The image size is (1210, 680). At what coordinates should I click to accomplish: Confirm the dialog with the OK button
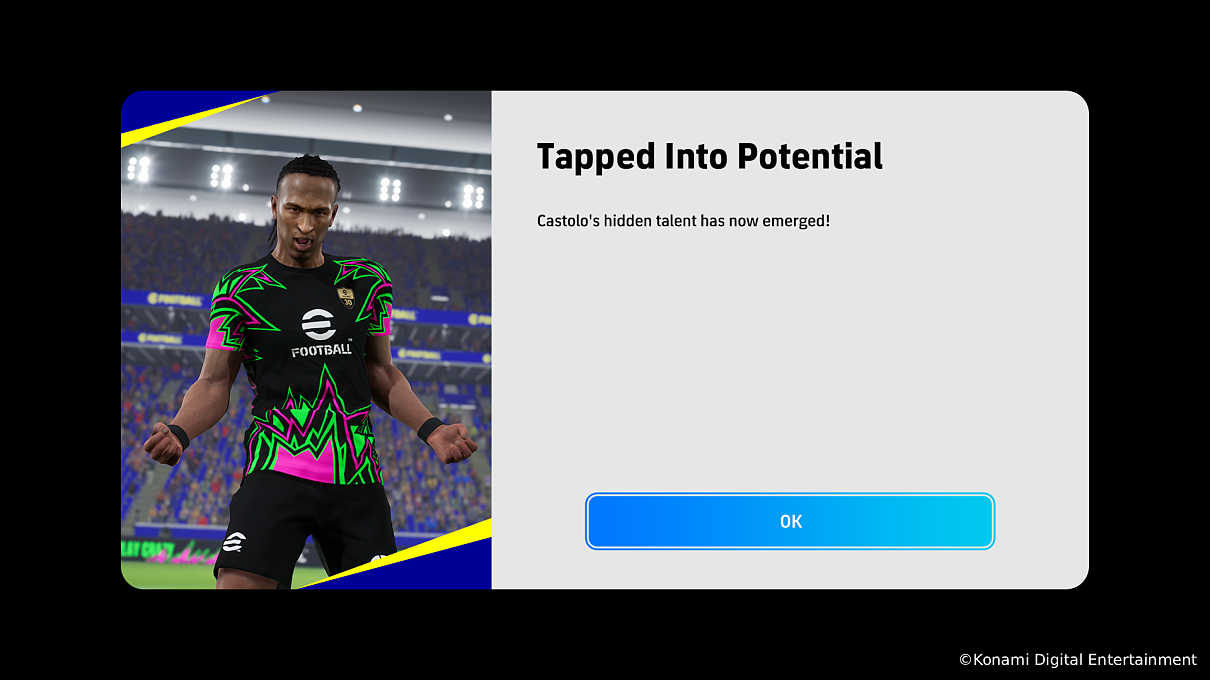(x=790, y=521)
